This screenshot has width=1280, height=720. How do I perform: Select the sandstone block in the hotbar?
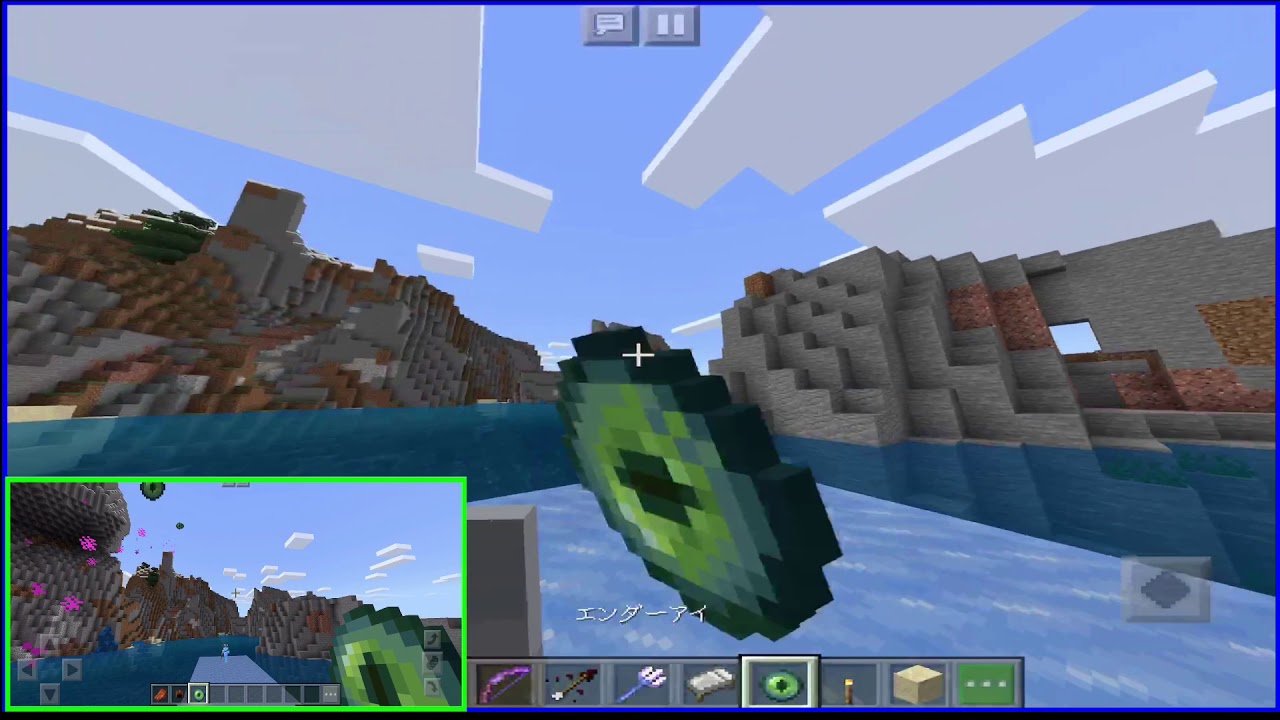point(917,683)
